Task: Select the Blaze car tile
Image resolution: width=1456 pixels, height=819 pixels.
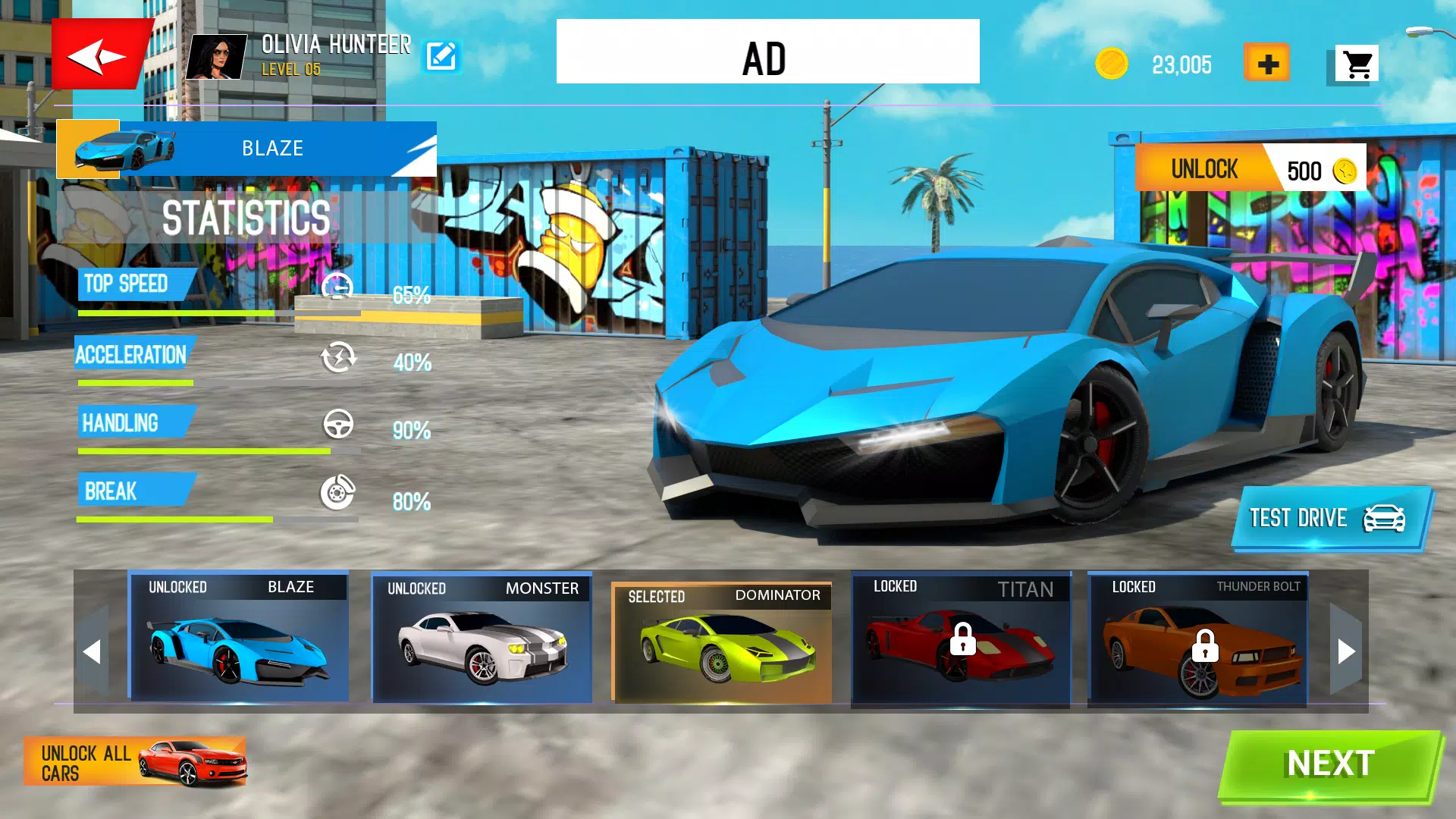Action: pyautogui.click(x=239, y=637)
